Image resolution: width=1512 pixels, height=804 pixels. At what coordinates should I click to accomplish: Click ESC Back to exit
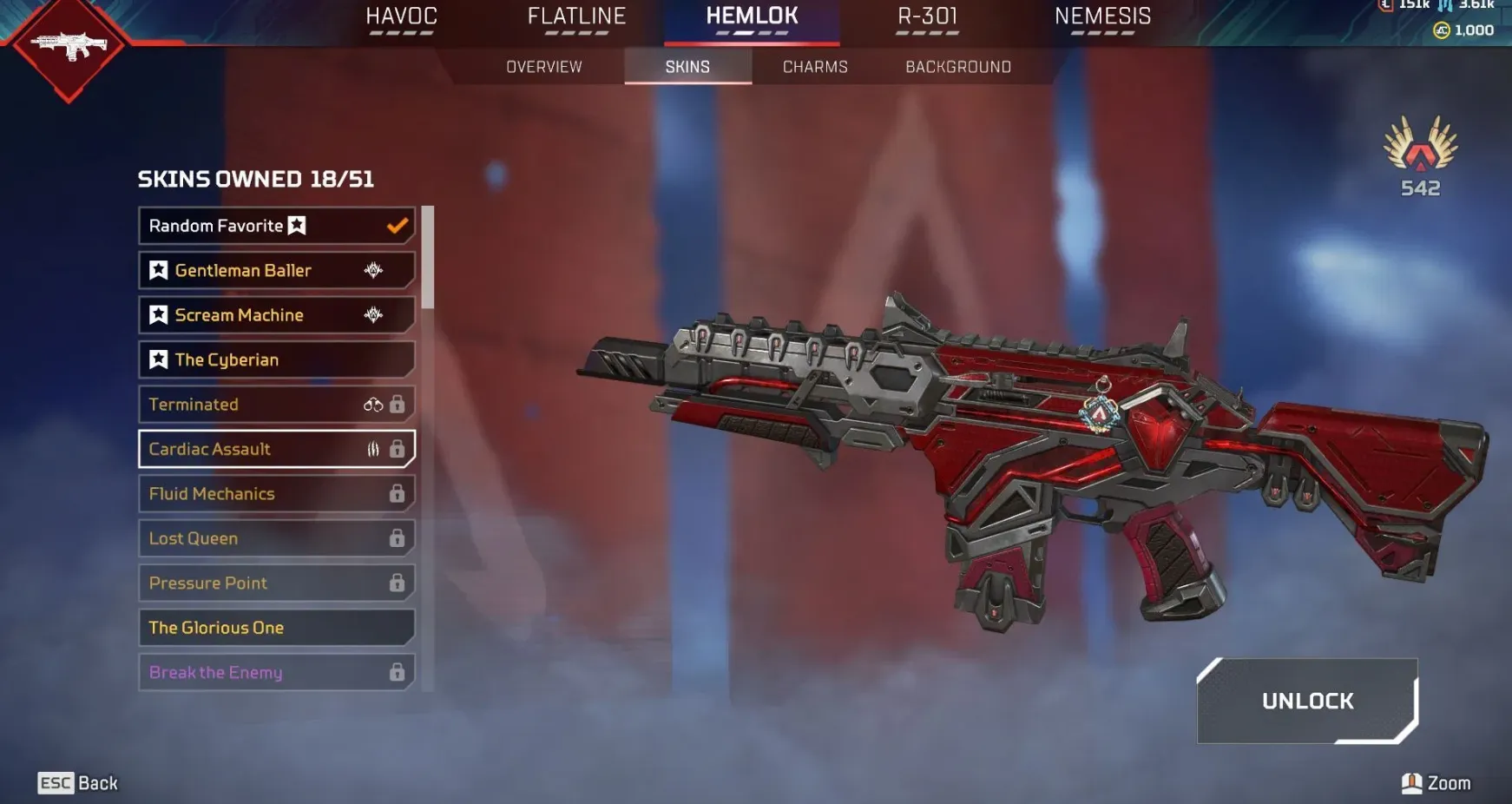point(76,782)
